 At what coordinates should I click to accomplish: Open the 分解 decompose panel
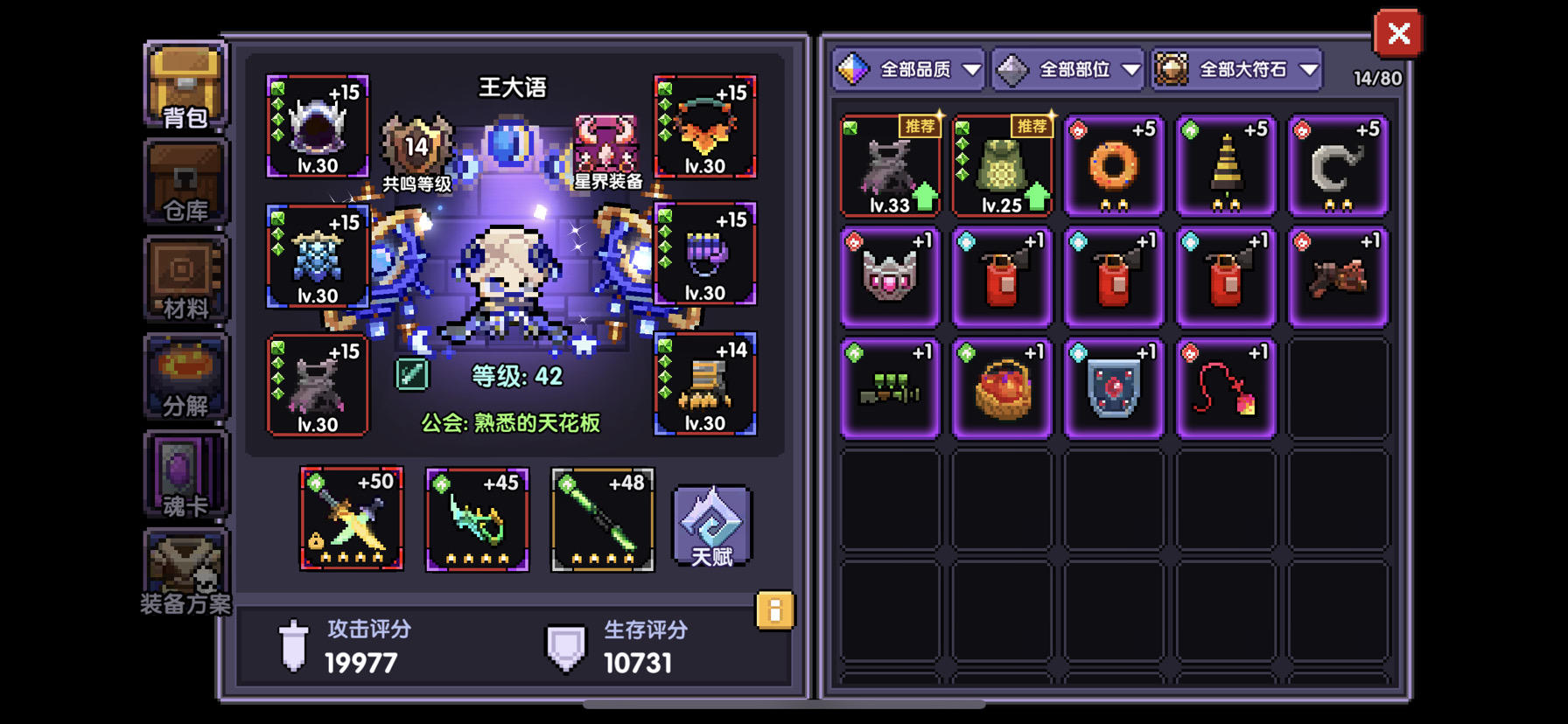(185, 378)
